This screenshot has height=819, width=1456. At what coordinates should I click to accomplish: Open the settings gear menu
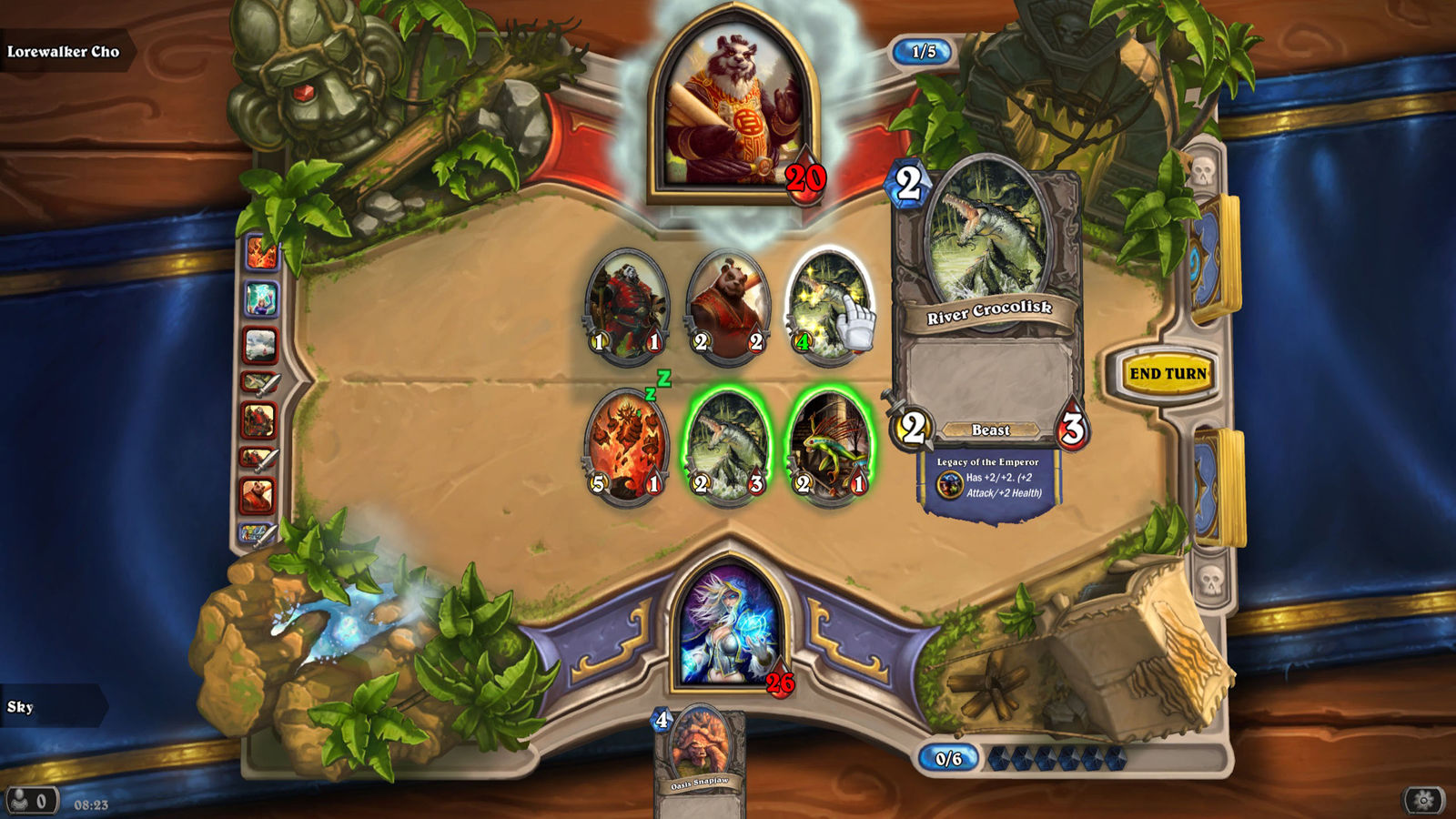tap(1424, 800)
